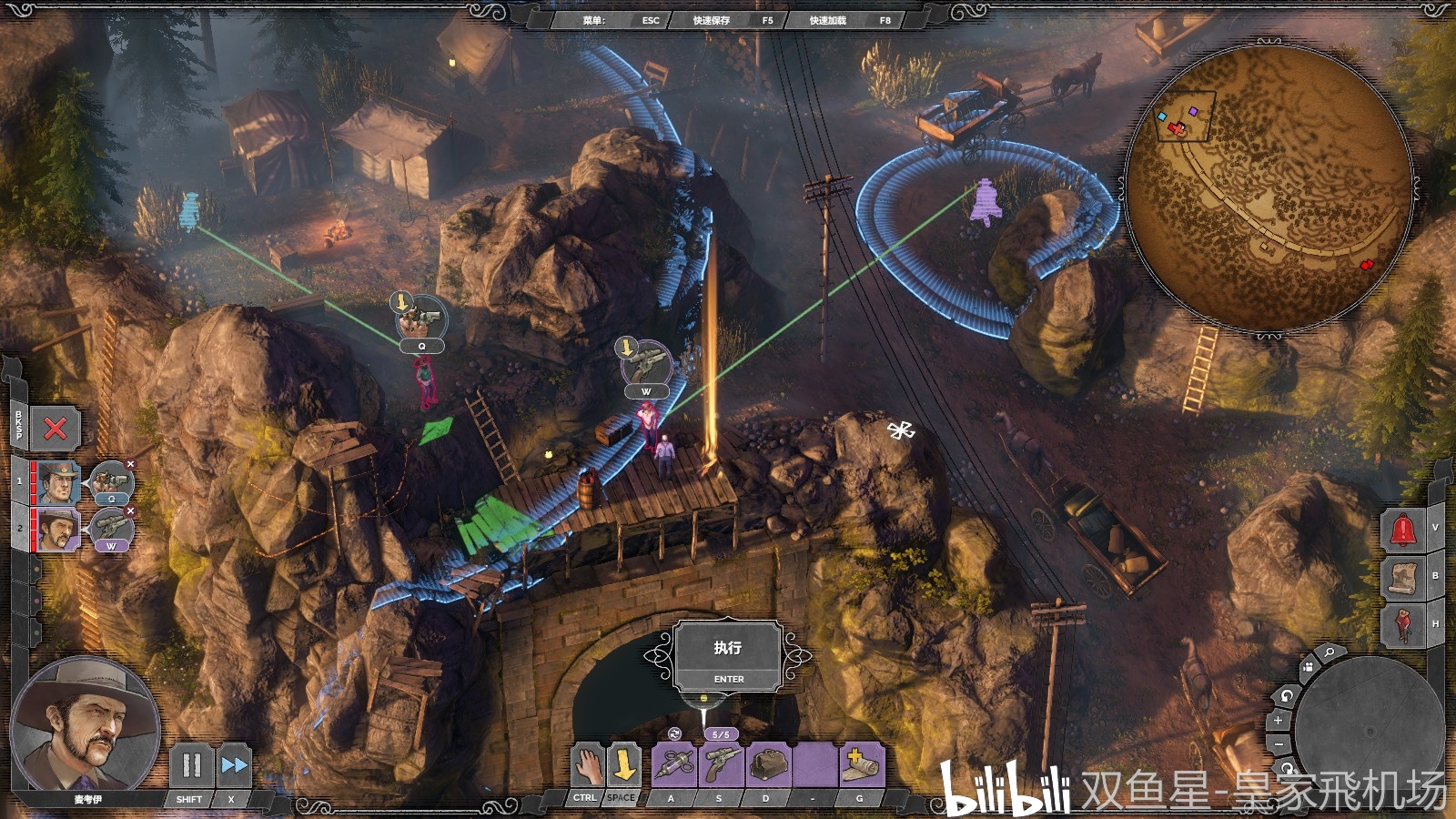Remove Cooper's queued Q action
Screen dimensions: 1456x819
point(130,465)
